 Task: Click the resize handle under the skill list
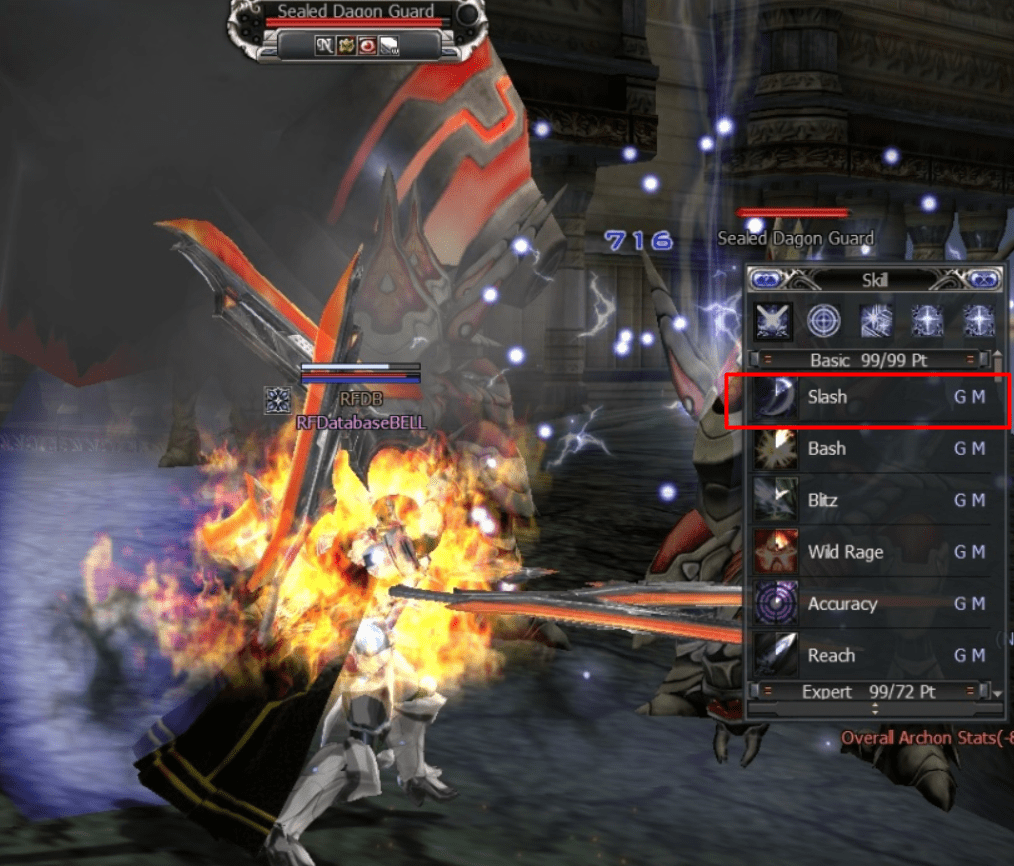(x=874, y=708)
